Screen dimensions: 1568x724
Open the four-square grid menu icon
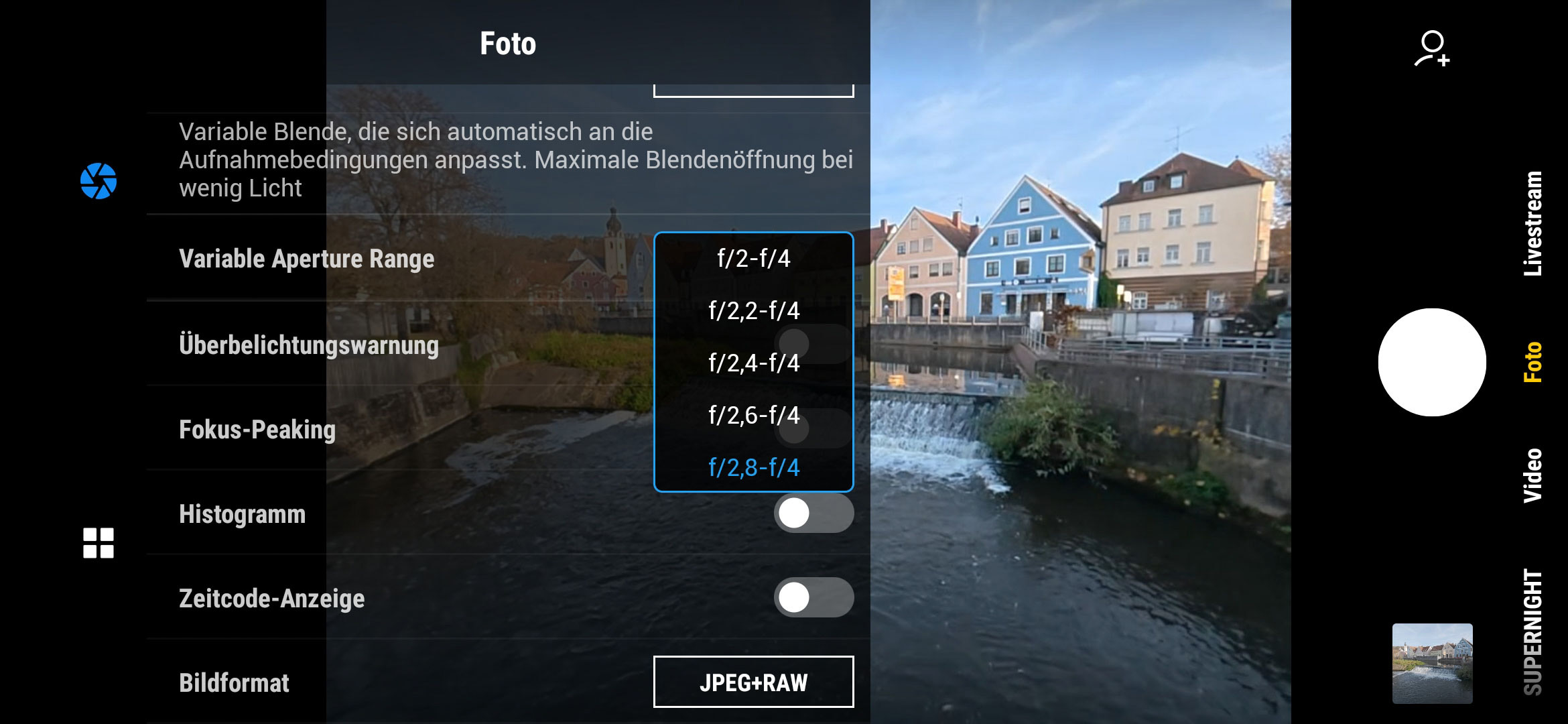tap(99, 543)
